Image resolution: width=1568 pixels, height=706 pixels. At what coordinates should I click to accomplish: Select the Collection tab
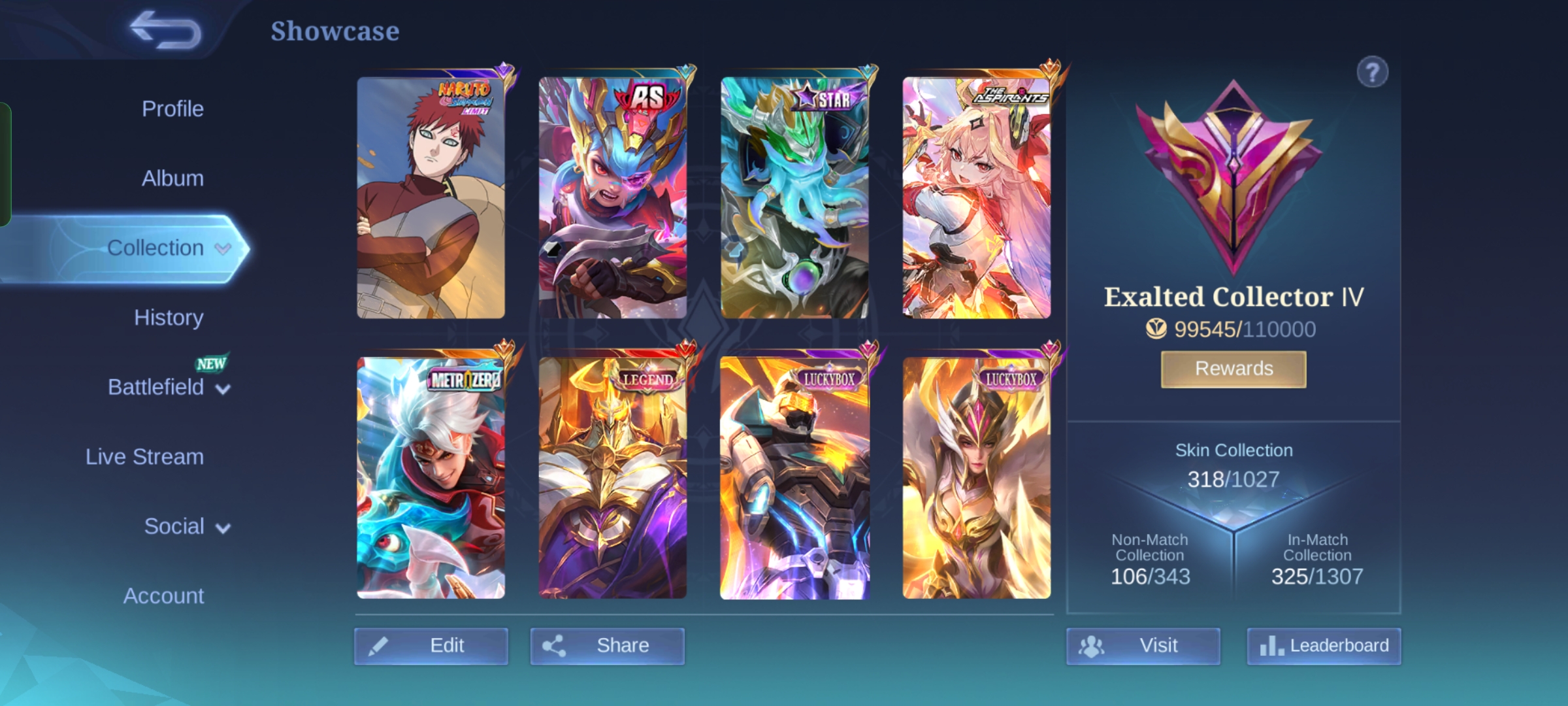[155, 248]
